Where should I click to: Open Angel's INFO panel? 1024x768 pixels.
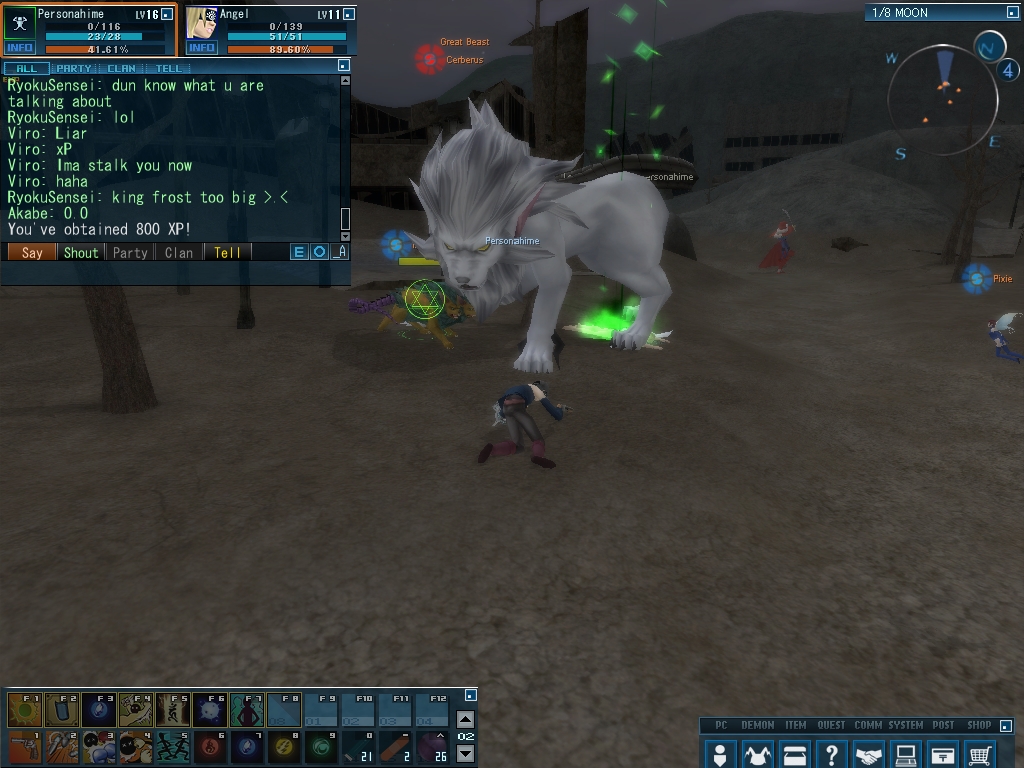201,48
